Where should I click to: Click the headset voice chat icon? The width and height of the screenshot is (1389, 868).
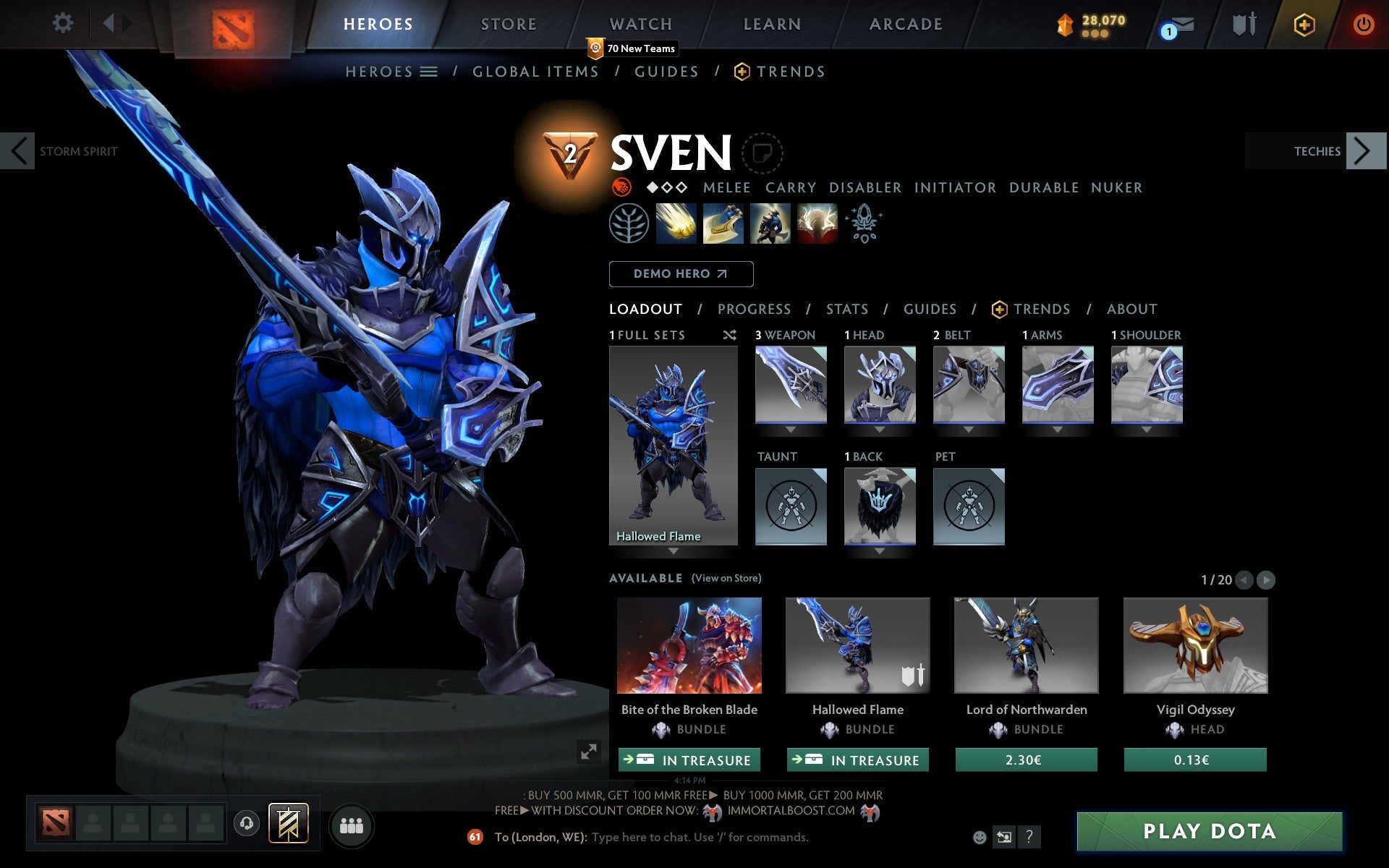[x=247, y=825]
